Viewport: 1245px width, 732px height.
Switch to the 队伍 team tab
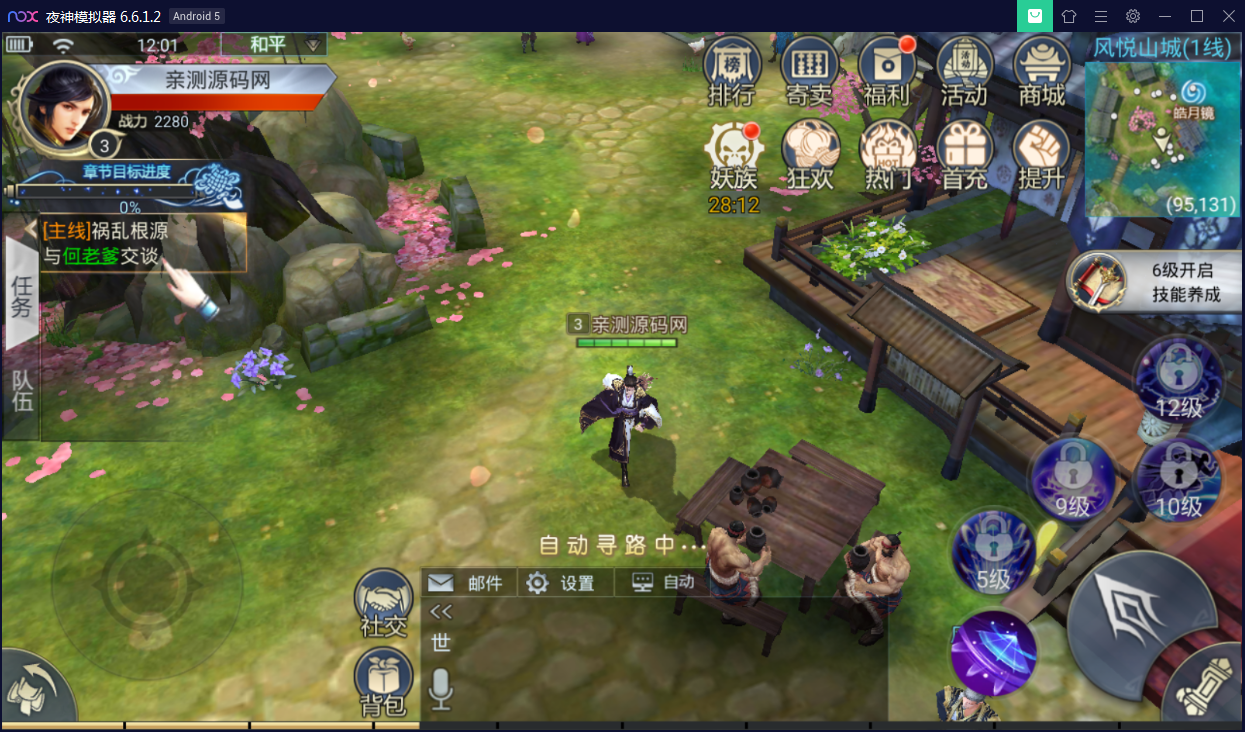[x=21, y=391]
